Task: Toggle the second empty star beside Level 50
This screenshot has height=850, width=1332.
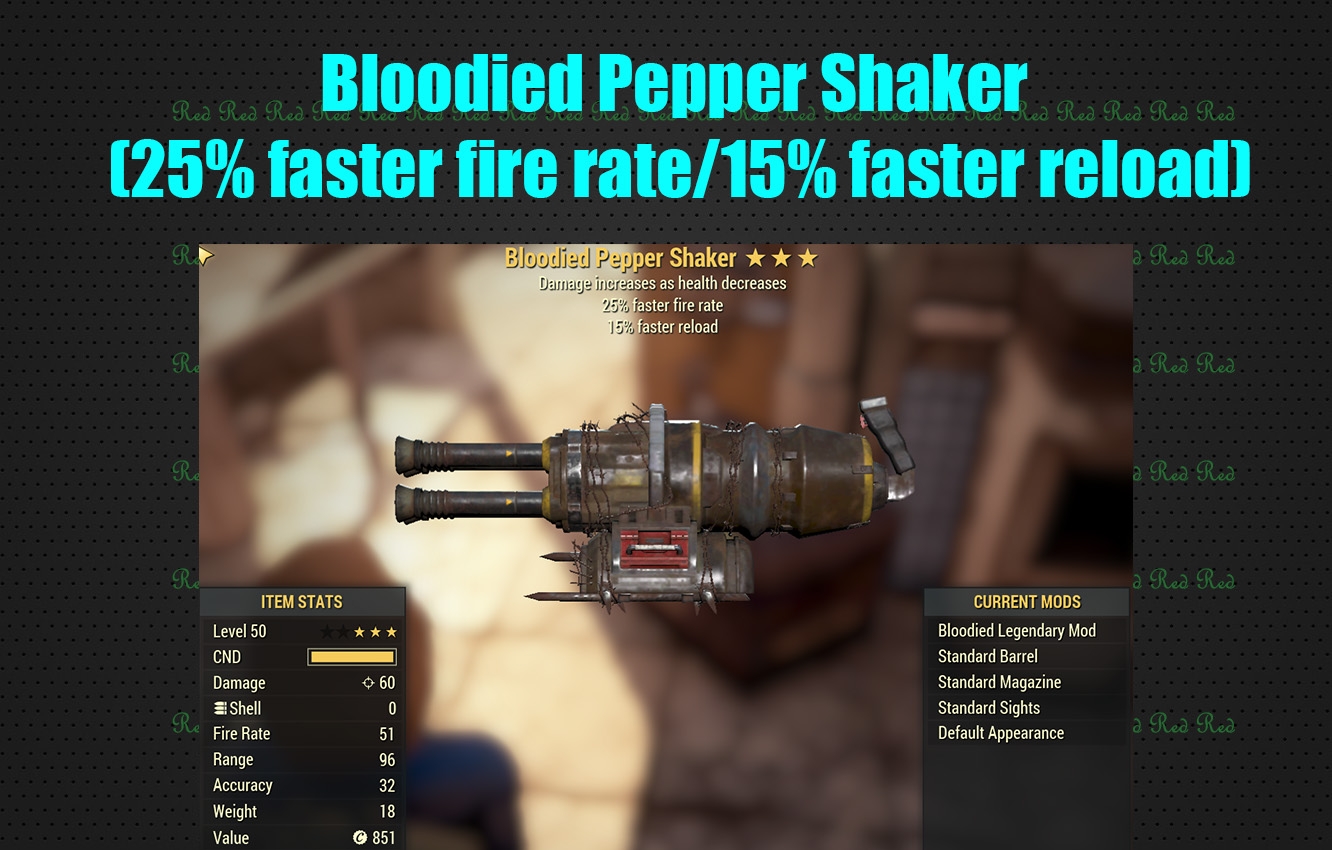Action: (341, 631)
